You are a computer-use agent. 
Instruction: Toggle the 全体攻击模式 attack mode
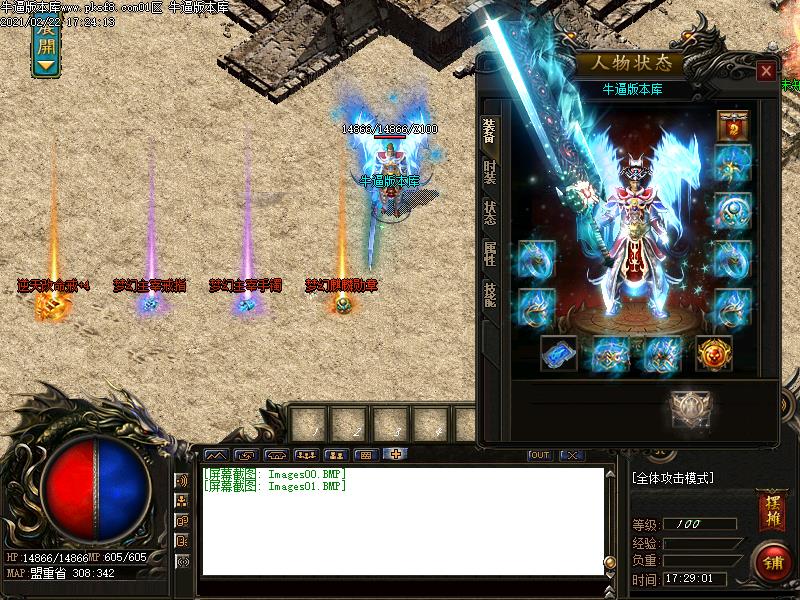pos(673,478)
